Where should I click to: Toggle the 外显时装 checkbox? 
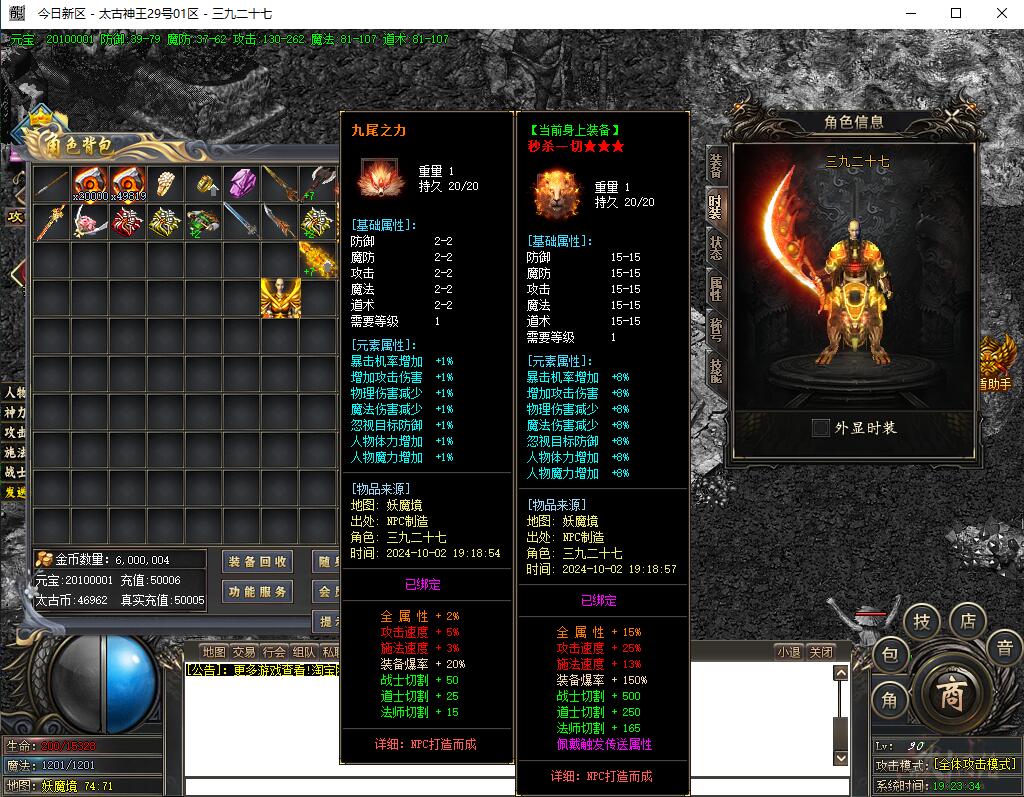click(x=821, y=428)
